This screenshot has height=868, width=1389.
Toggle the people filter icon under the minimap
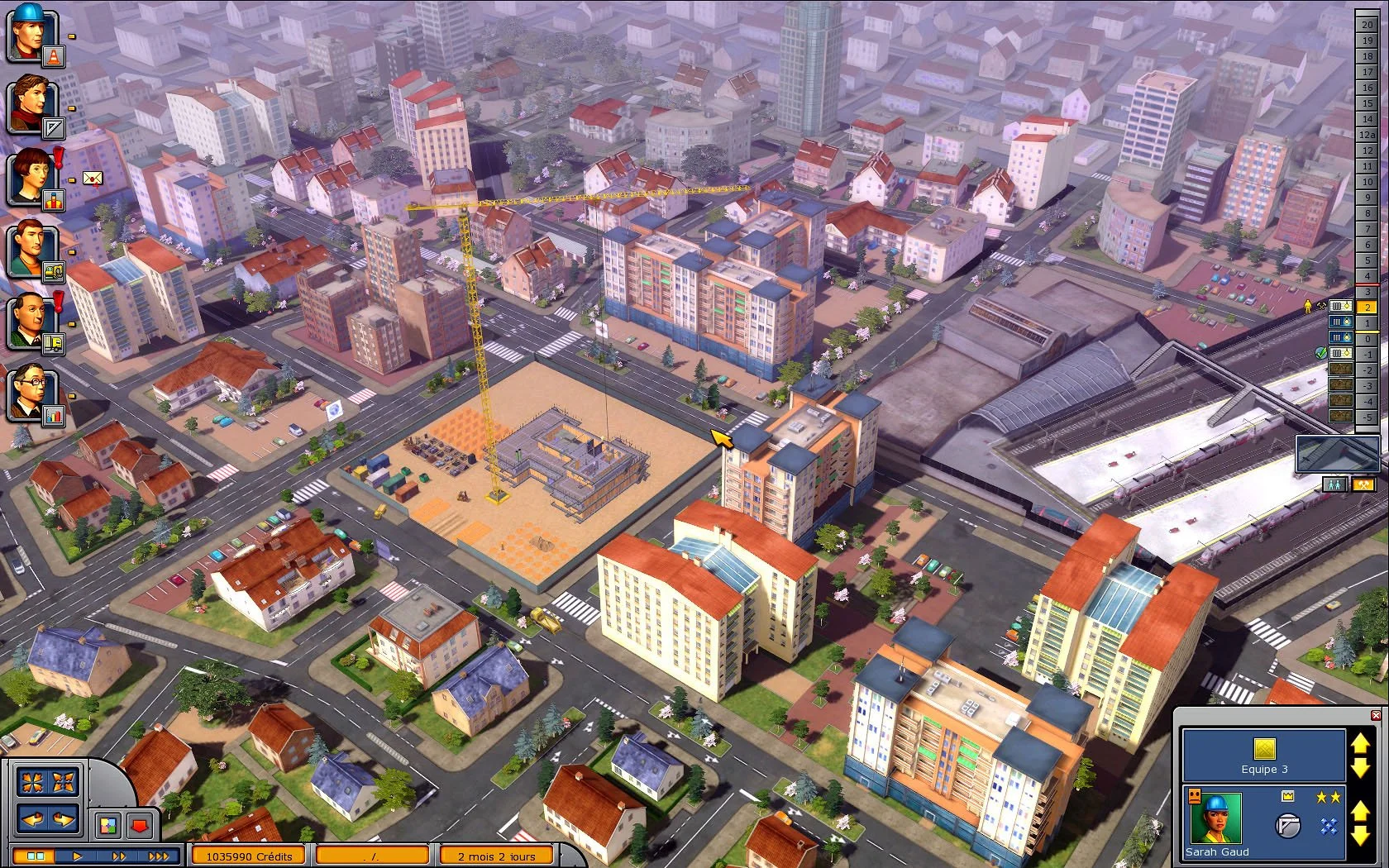(x=1335, y=485)
